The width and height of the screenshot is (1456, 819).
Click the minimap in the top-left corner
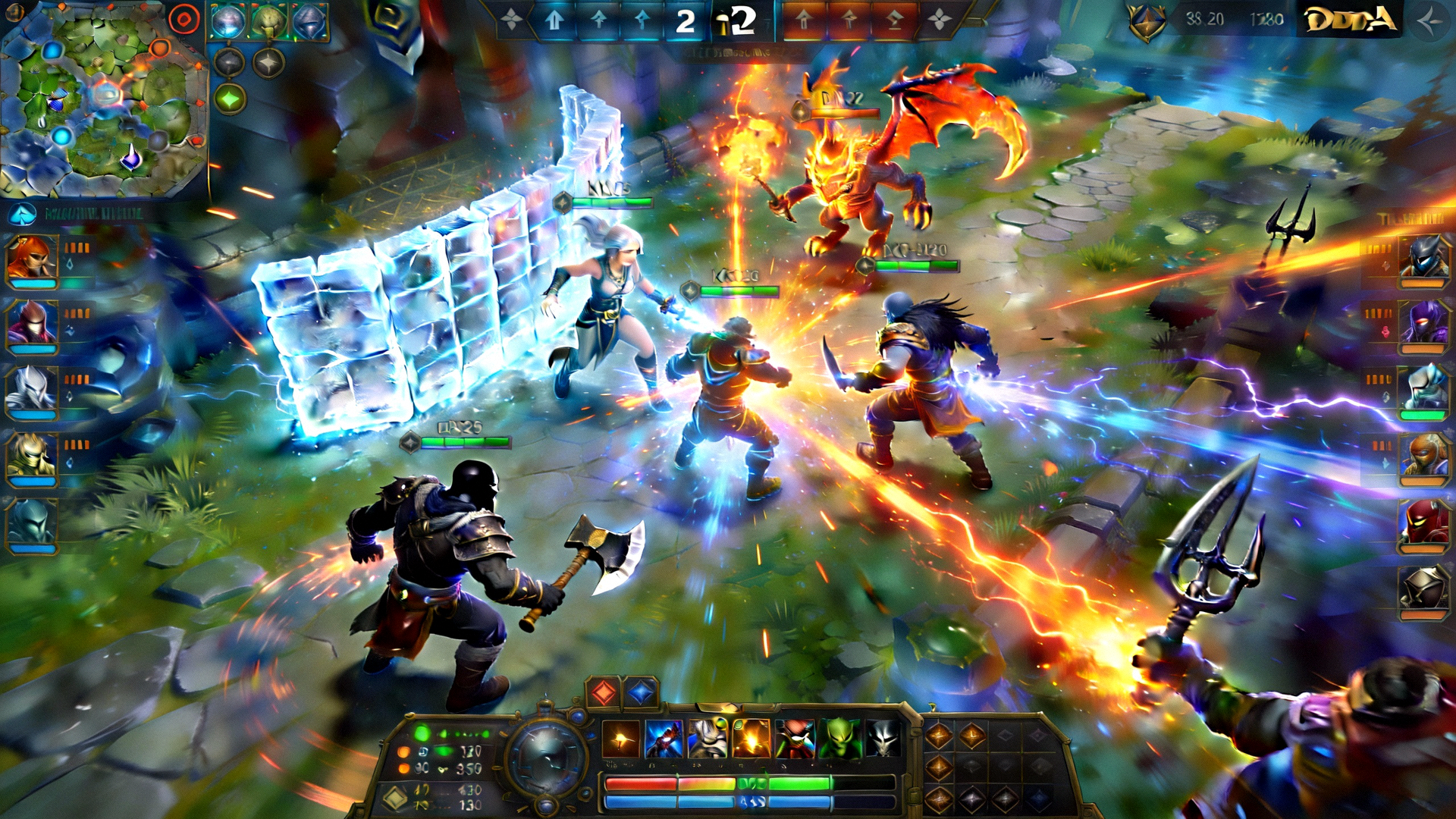coord(106,99)
